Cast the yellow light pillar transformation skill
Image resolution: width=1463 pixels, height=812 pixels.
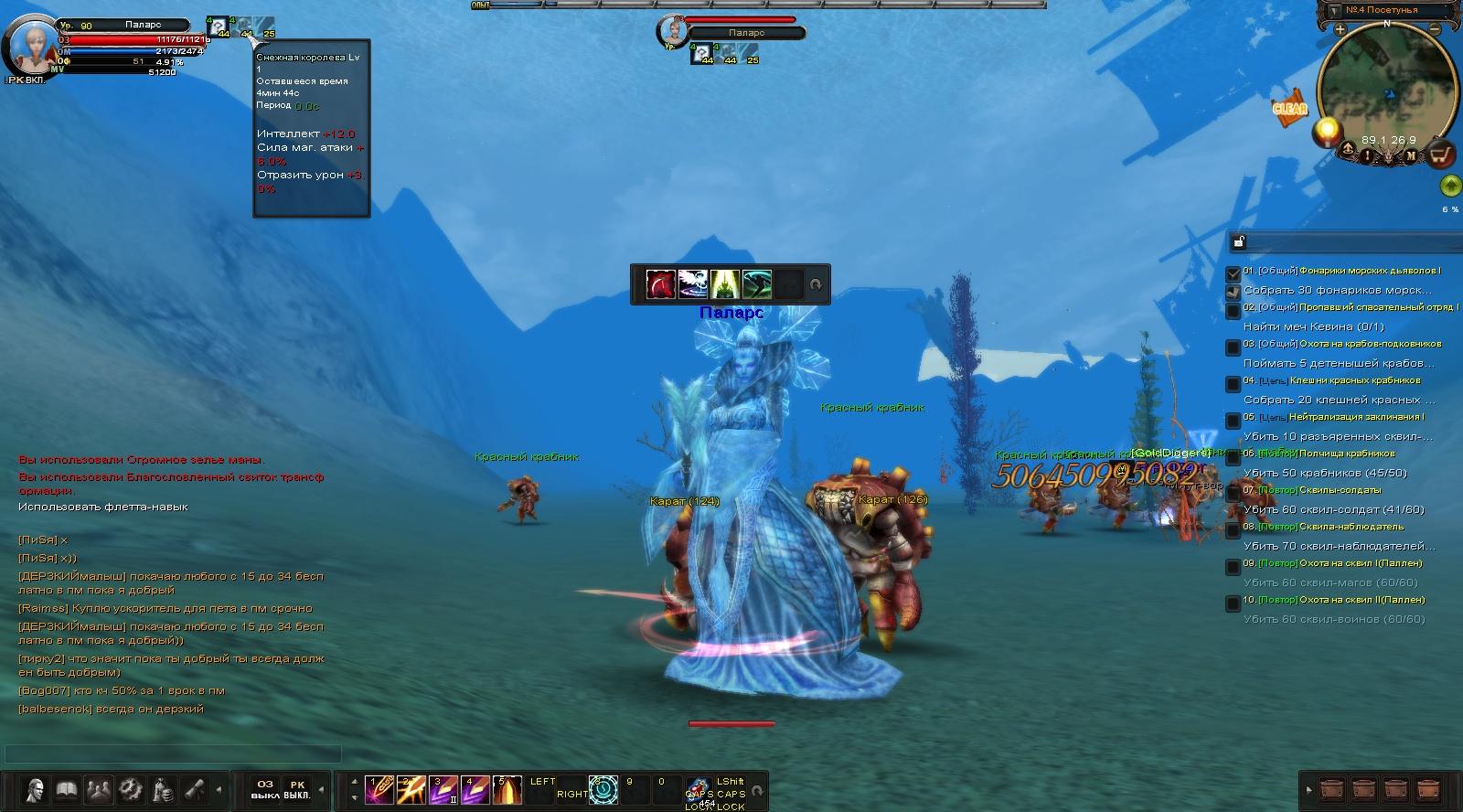click(725, 284)
